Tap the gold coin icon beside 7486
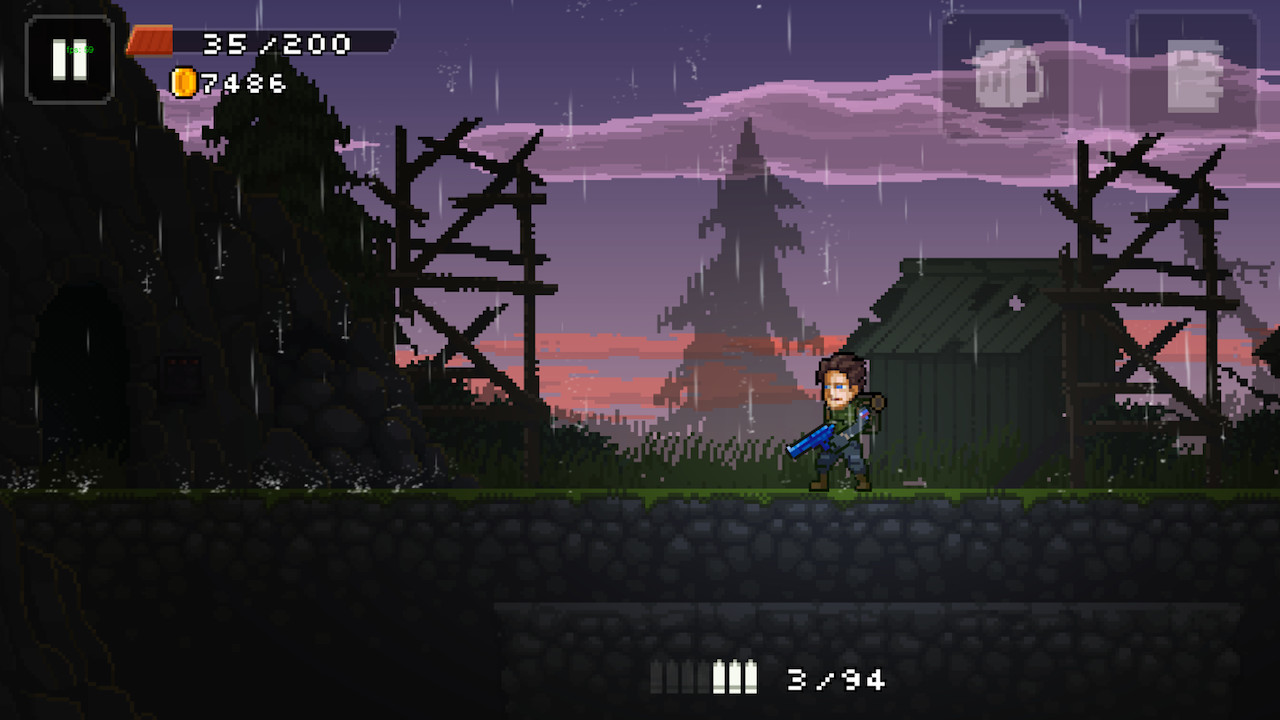1280x720 pixels. coord(183,83)
